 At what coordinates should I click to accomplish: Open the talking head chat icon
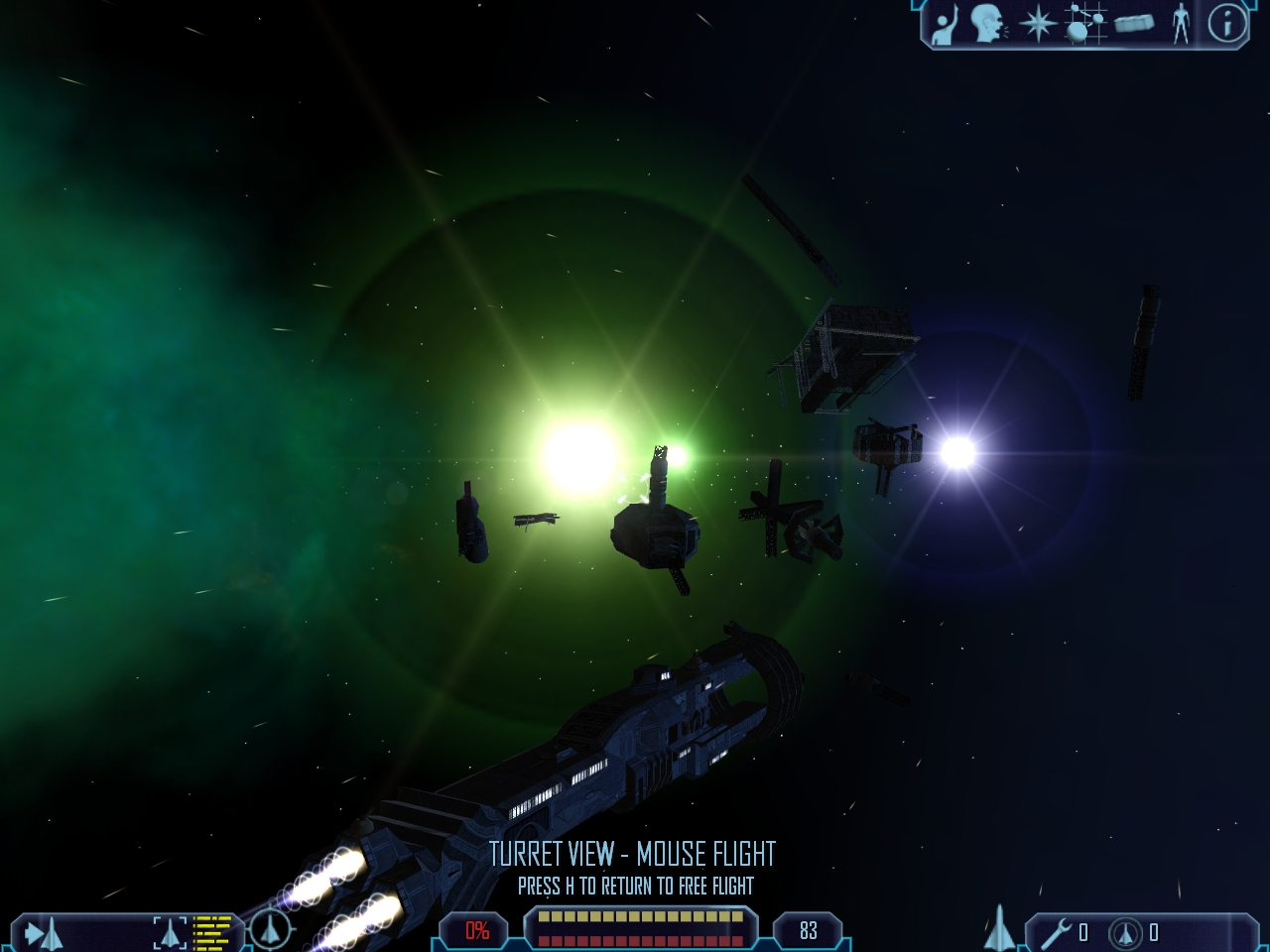point(986,24)
